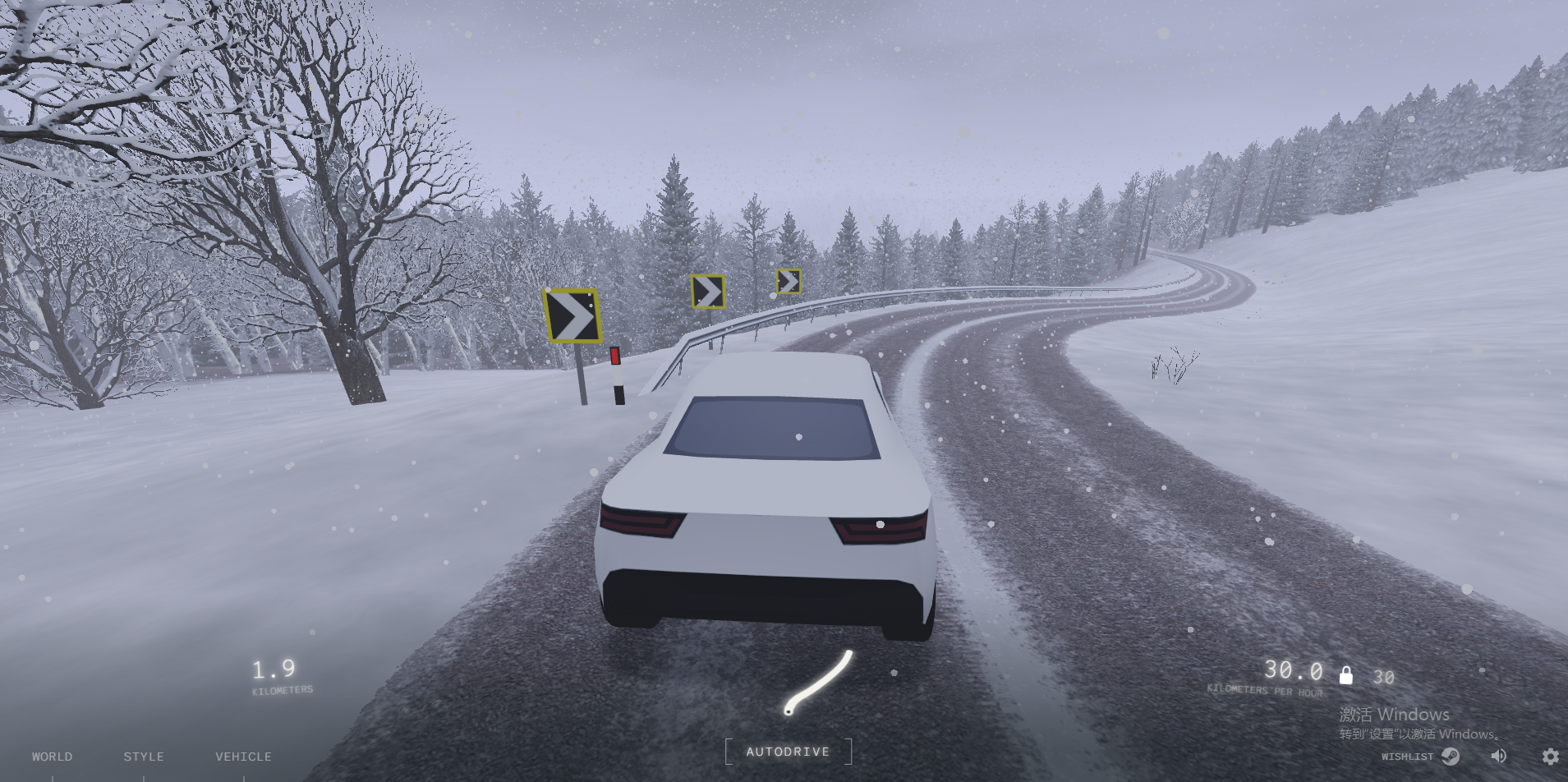Click the 激活 Windows activation notice
Viewport: 1568px width, 782px height.
click(1393, 715)
